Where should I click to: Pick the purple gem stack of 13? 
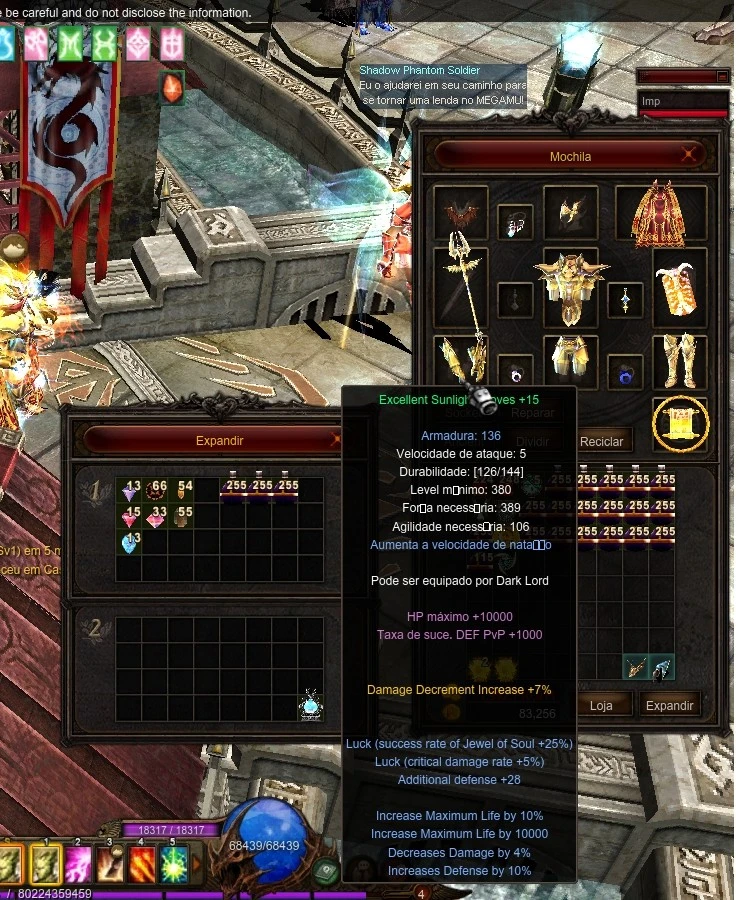(129, 490)
